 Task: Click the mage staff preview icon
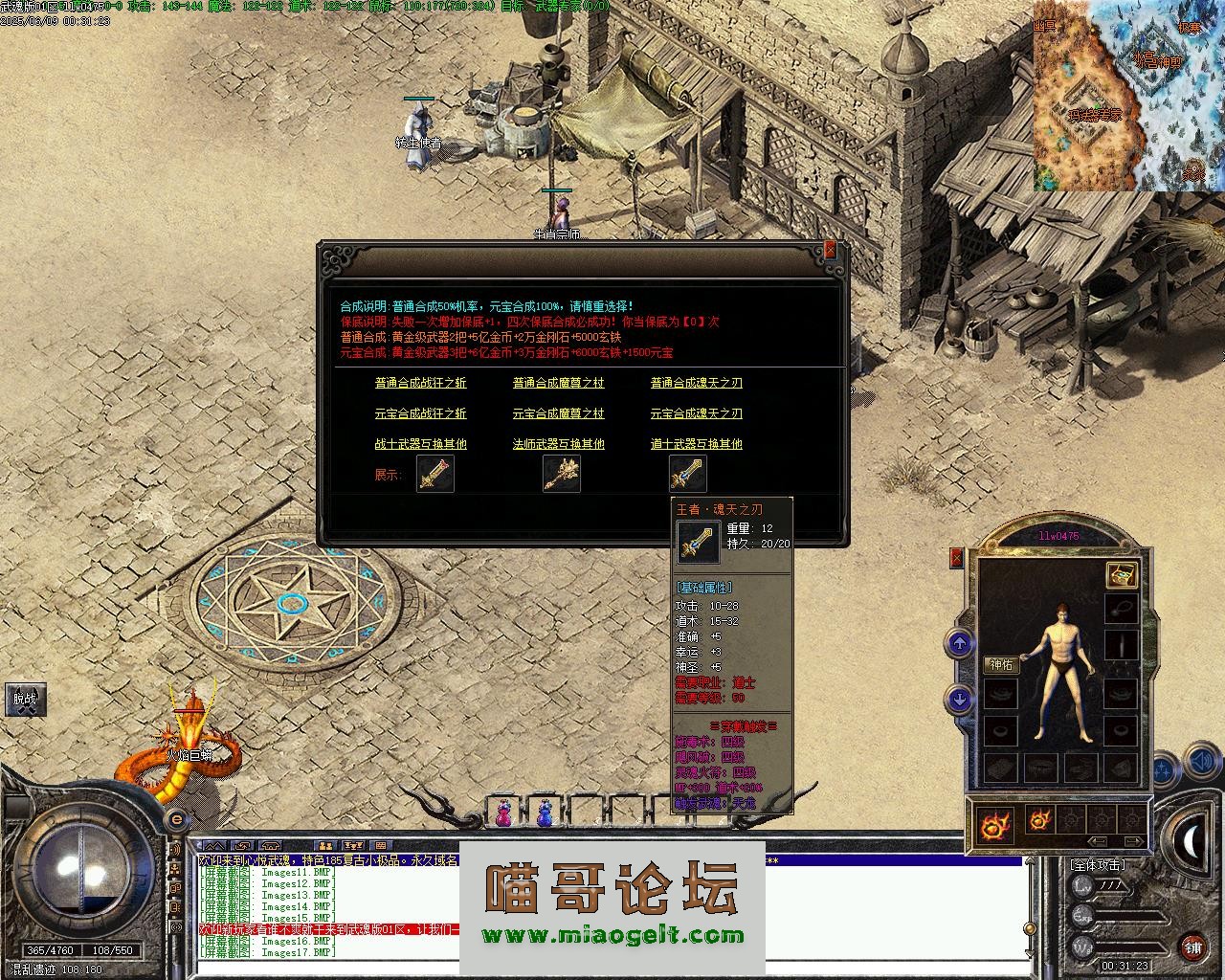pos(561,474)
